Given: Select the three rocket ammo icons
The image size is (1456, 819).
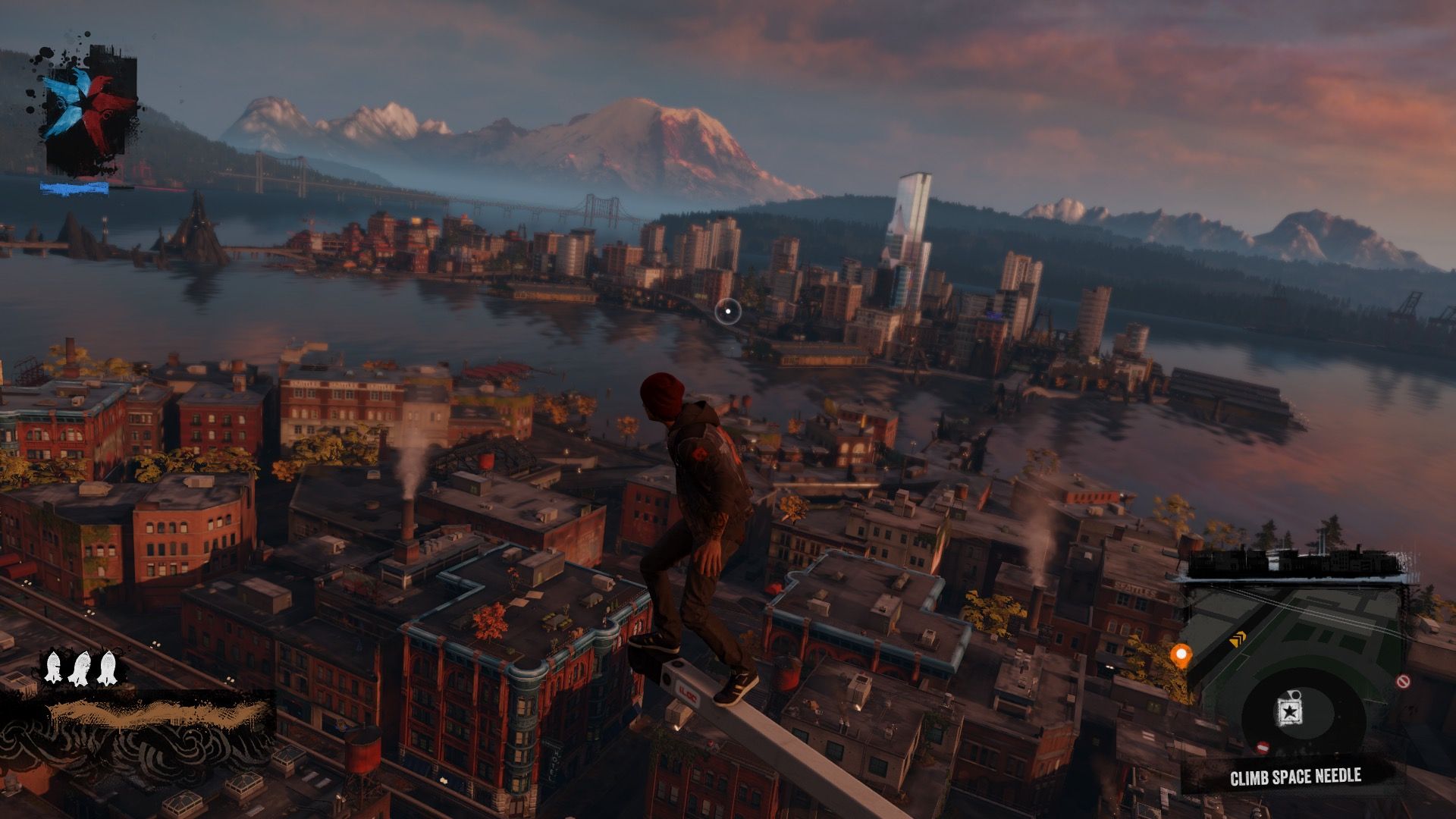Looking at the screenshot, I should tap(80, 667).
